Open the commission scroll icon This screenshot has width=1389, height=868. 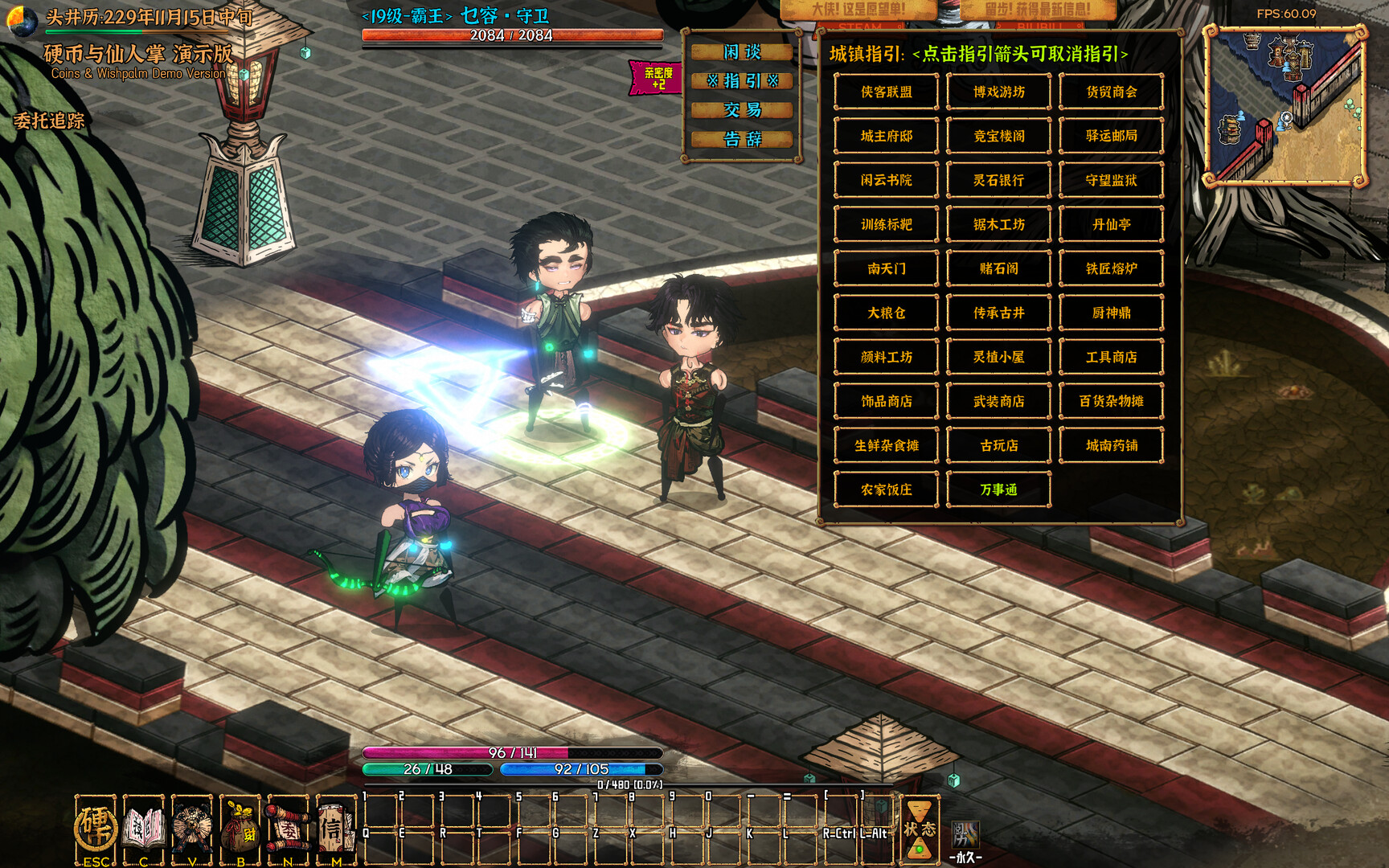tap(288, 828)
